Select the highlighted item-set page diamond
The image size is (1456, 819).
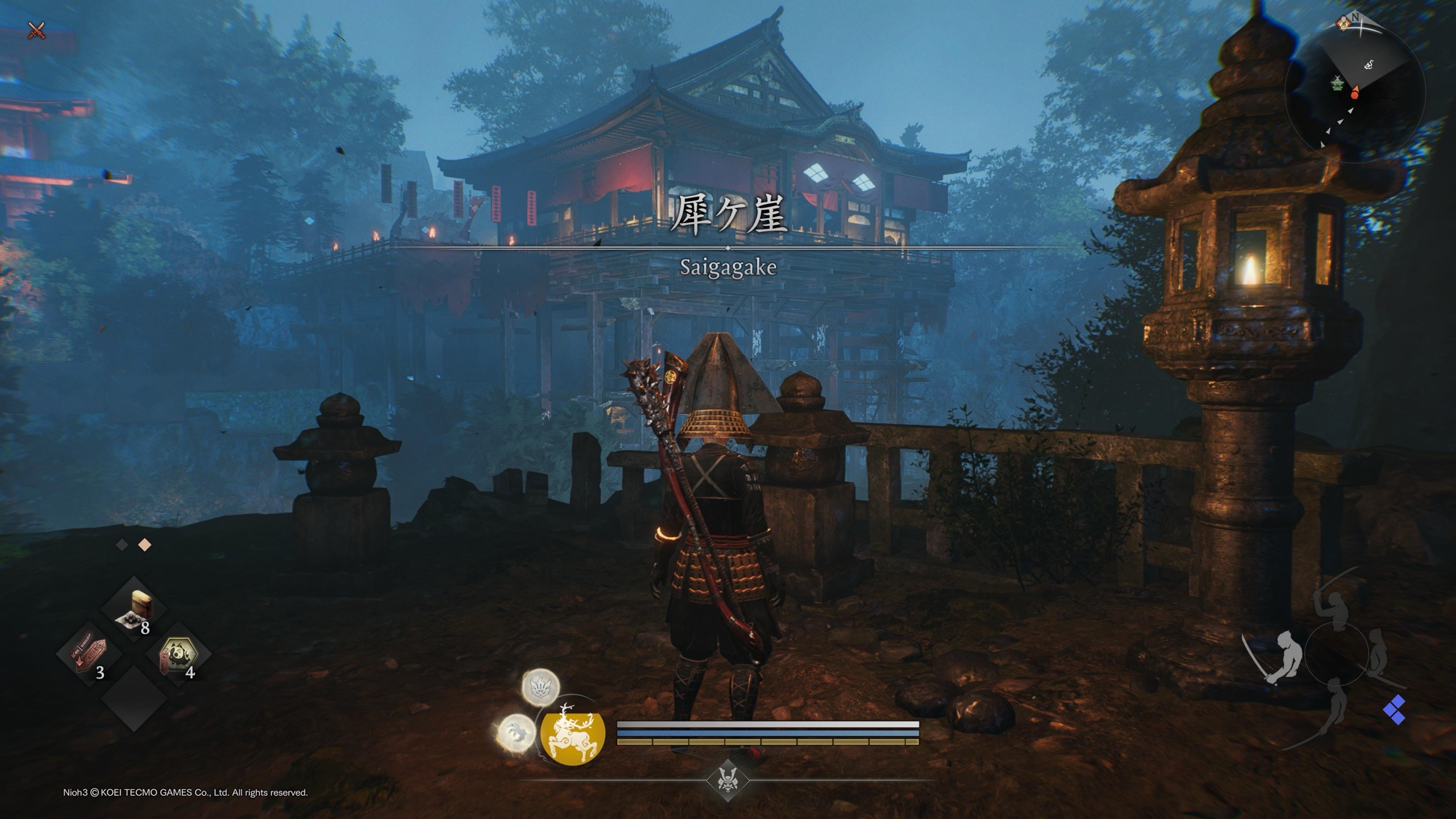[145, 545]
